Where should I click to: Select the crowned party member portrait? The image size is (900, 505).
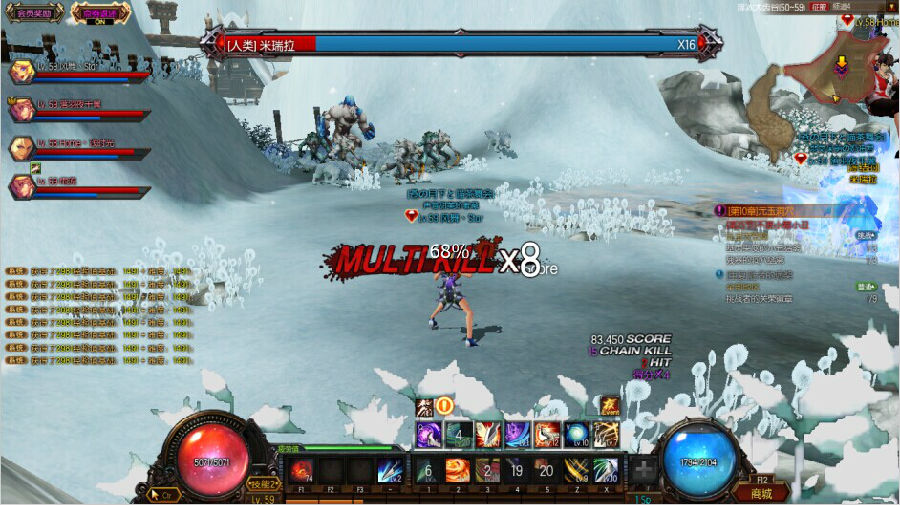[x=20, y=109]
